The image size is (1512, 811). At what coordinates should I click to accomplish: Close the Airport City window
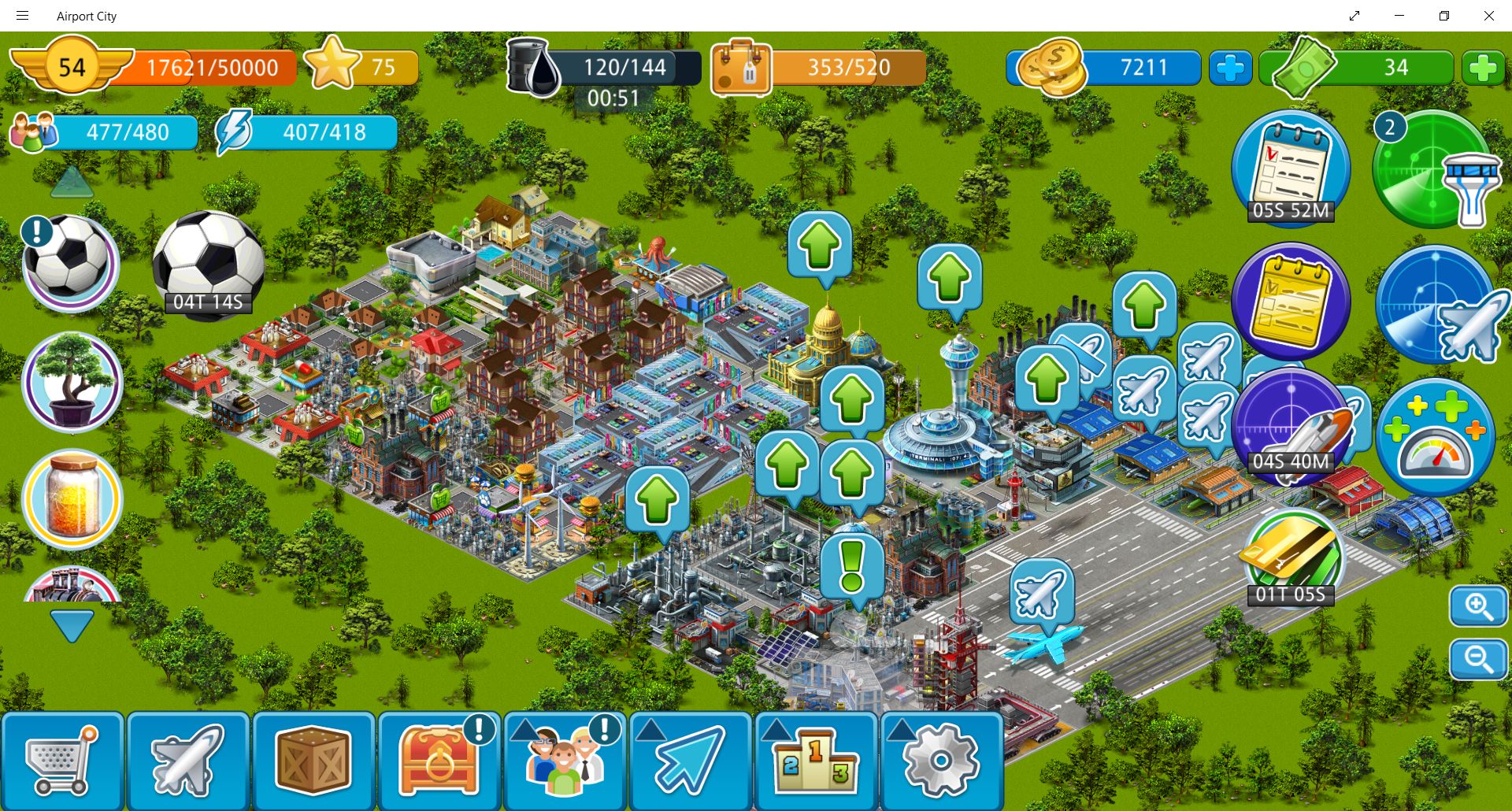(x=1488, y=16)
